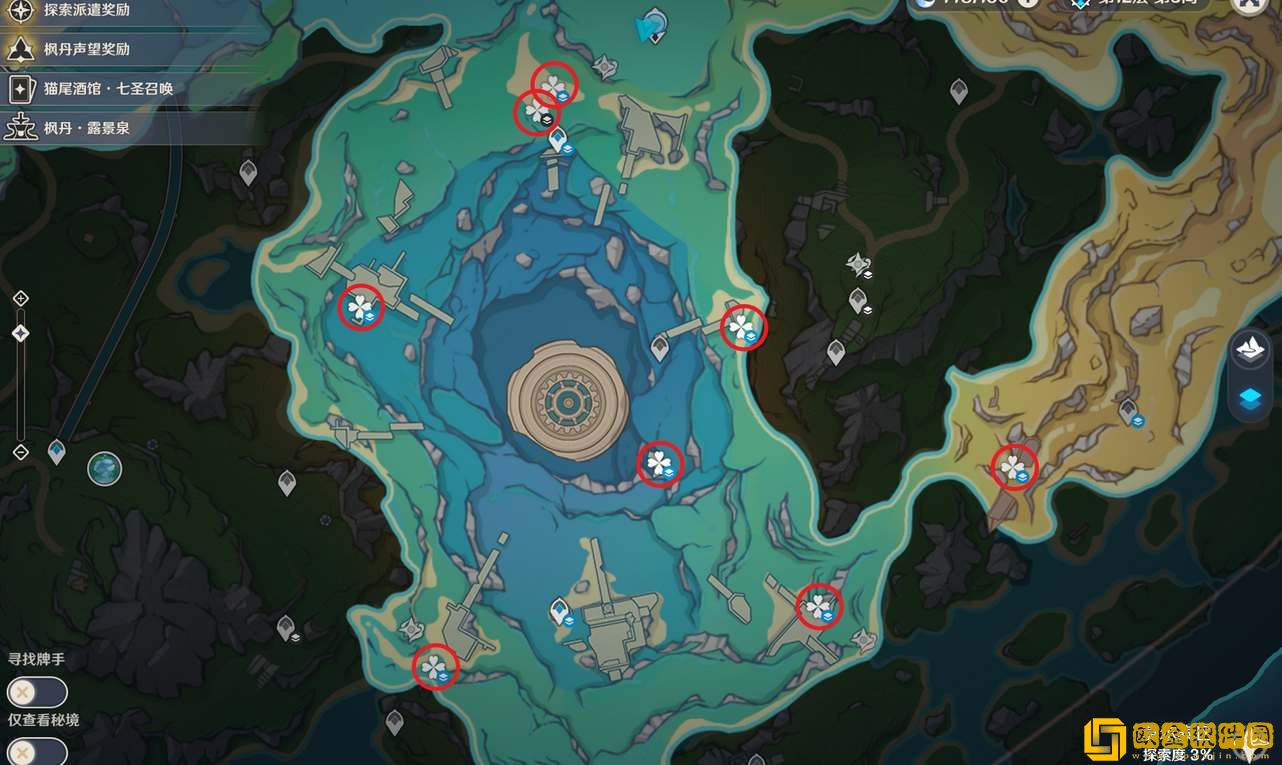
Task: Click the map zoom-out minus button
Action: (20, 452)
